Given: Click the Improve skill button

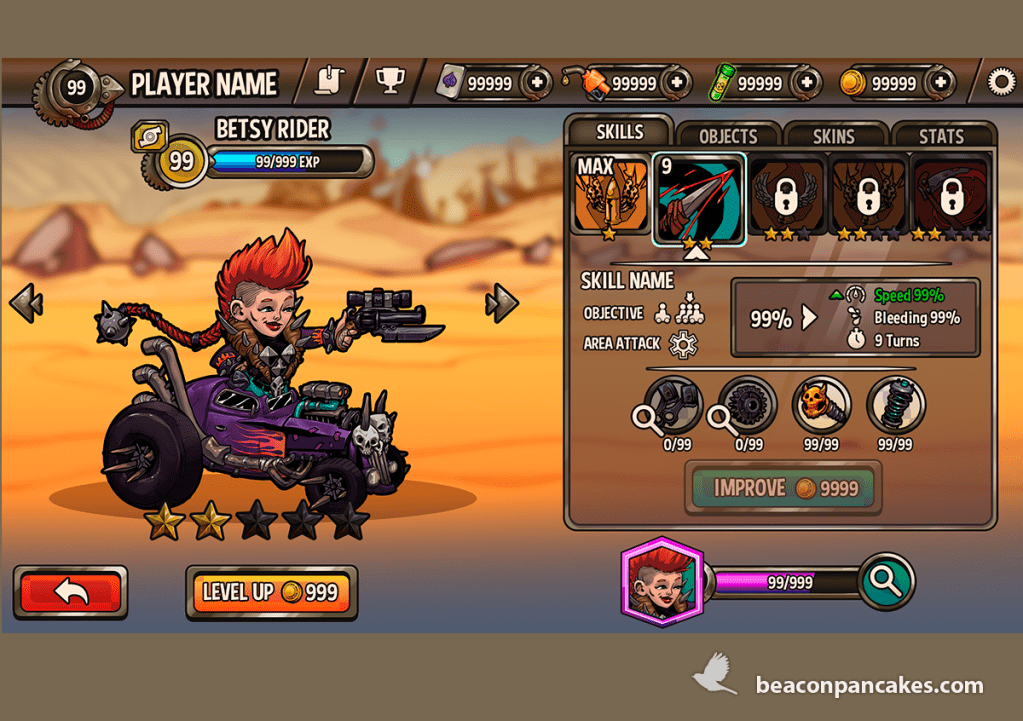Looking at the screenshot, I should pyautogui.click(x=783, y=488).
